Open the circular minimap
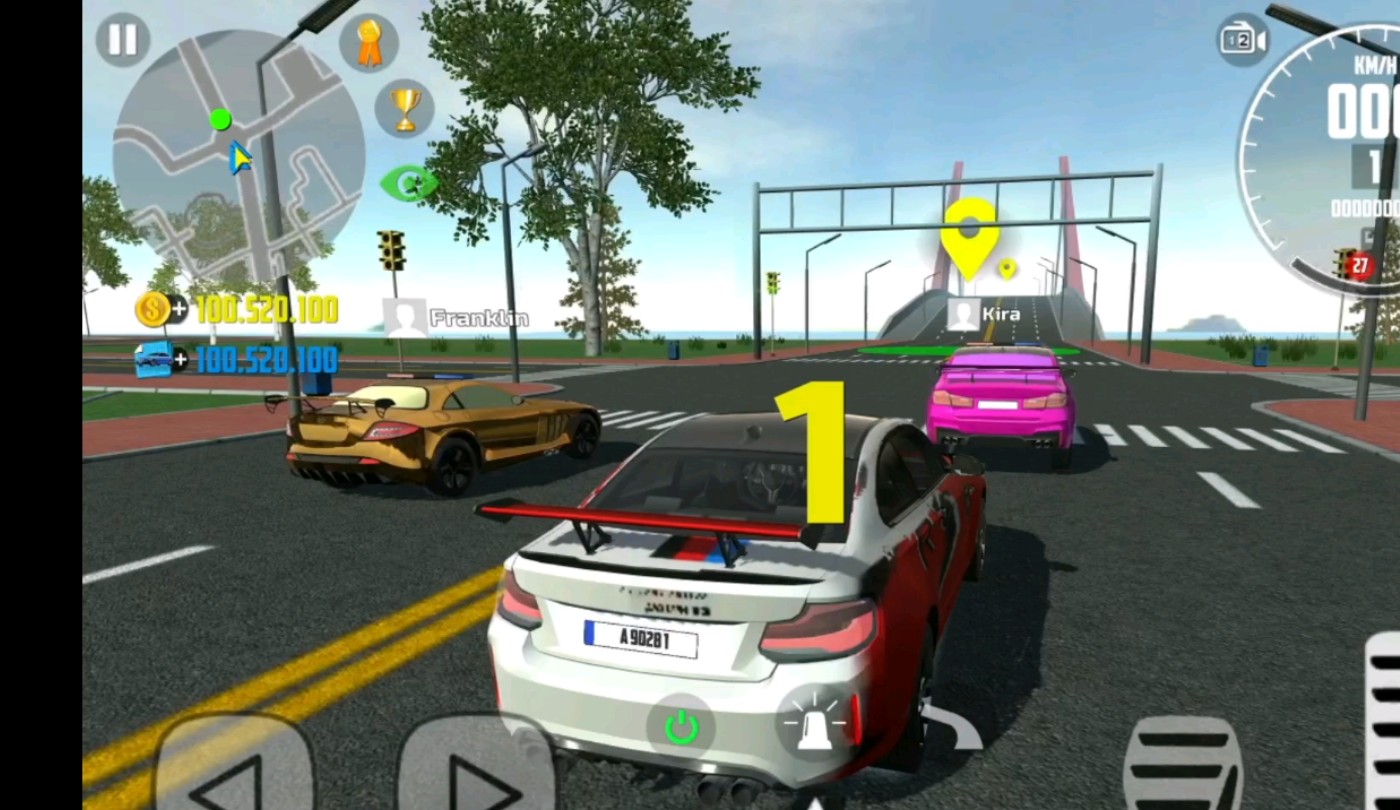 point(238,155)
